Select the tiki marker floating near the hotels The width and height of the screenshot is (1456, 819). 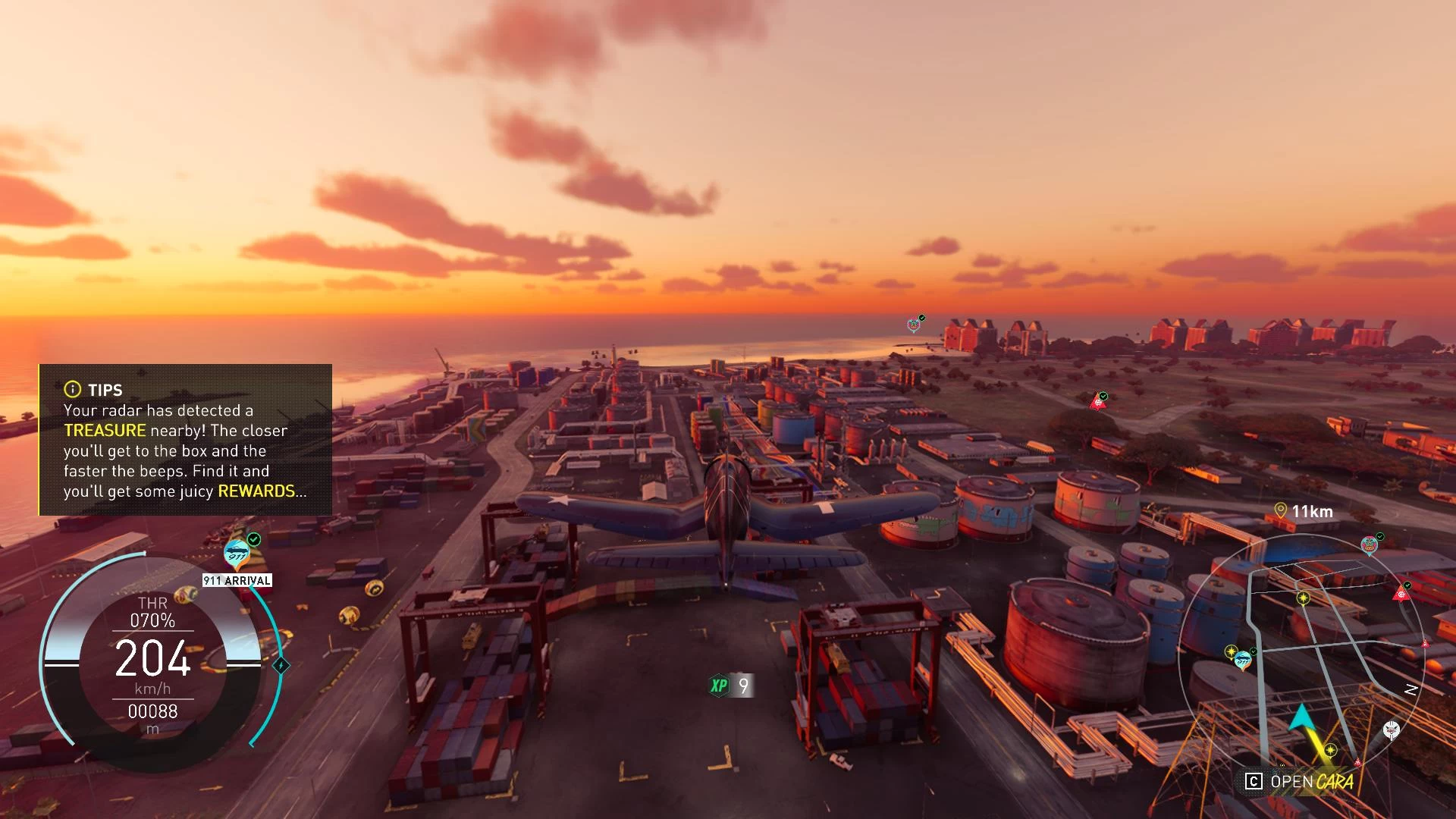pos(914,325)
